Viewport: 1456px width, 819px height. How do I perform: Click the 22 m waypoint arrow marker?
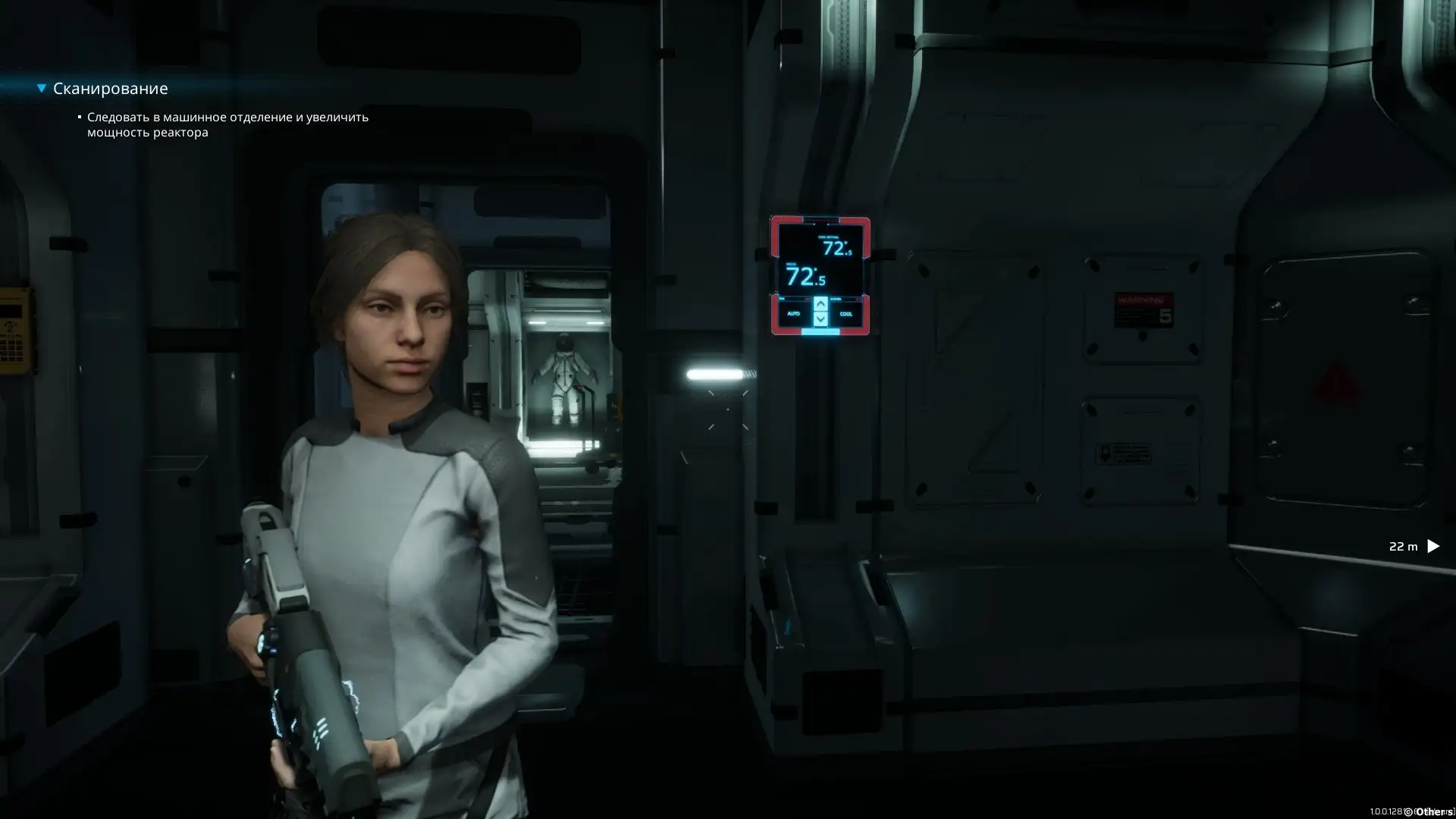(1432, 546)
